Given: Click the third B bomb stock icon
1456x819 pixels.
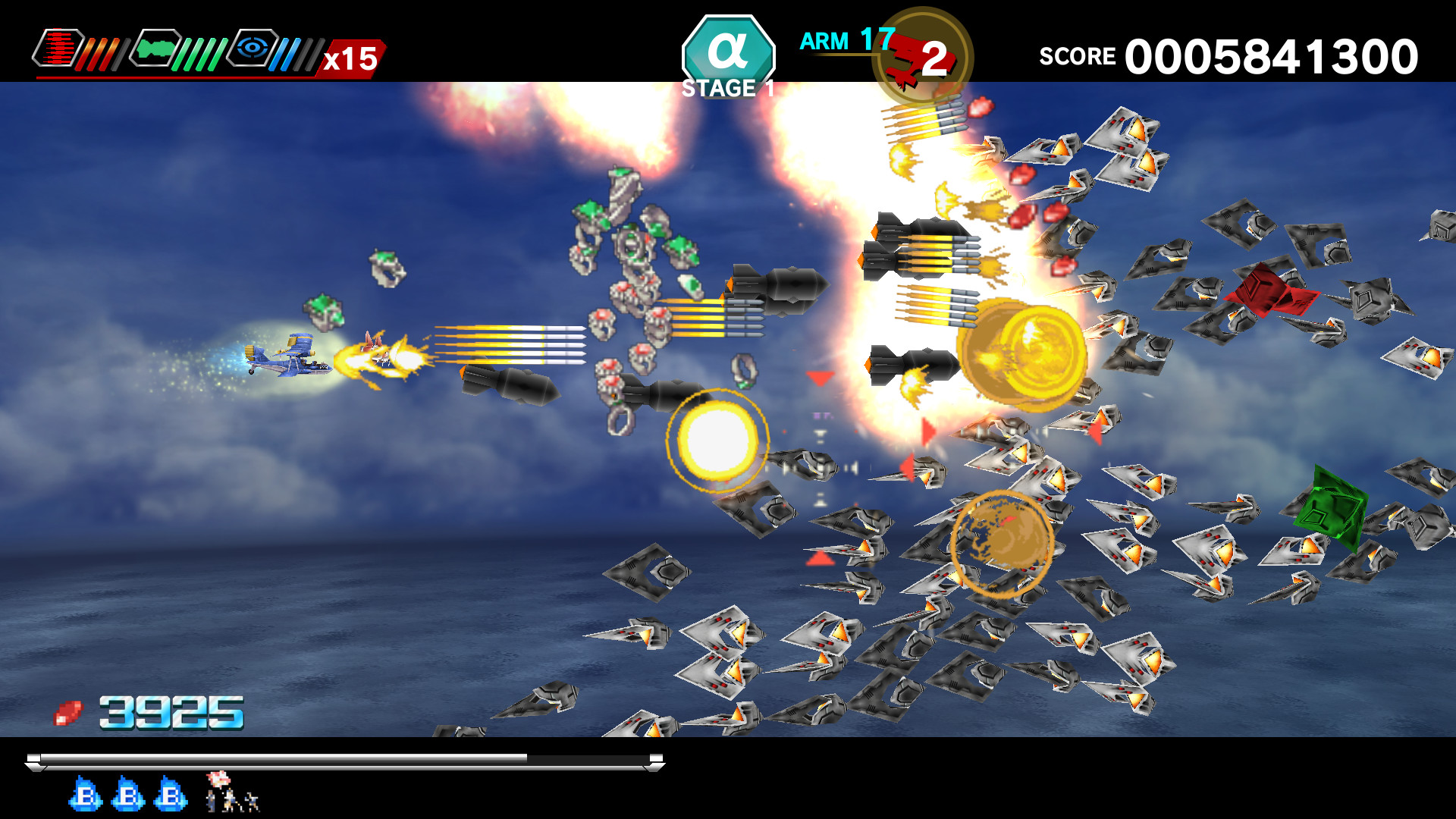Looking at the screenshot, I should tap(168, 795).
